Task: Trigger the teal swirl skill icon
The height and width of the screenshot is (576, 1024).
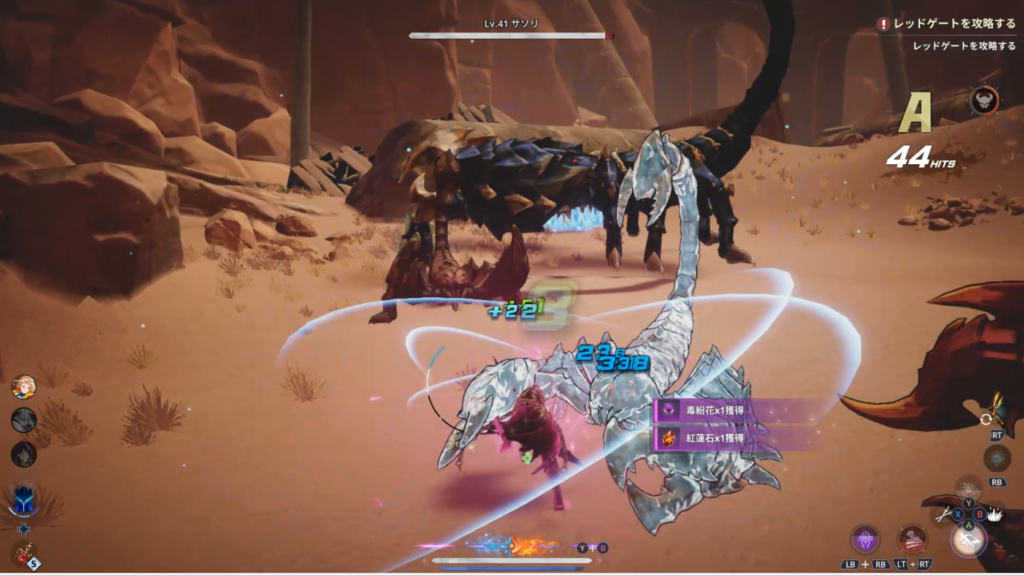Action: [x=996, y=458]
